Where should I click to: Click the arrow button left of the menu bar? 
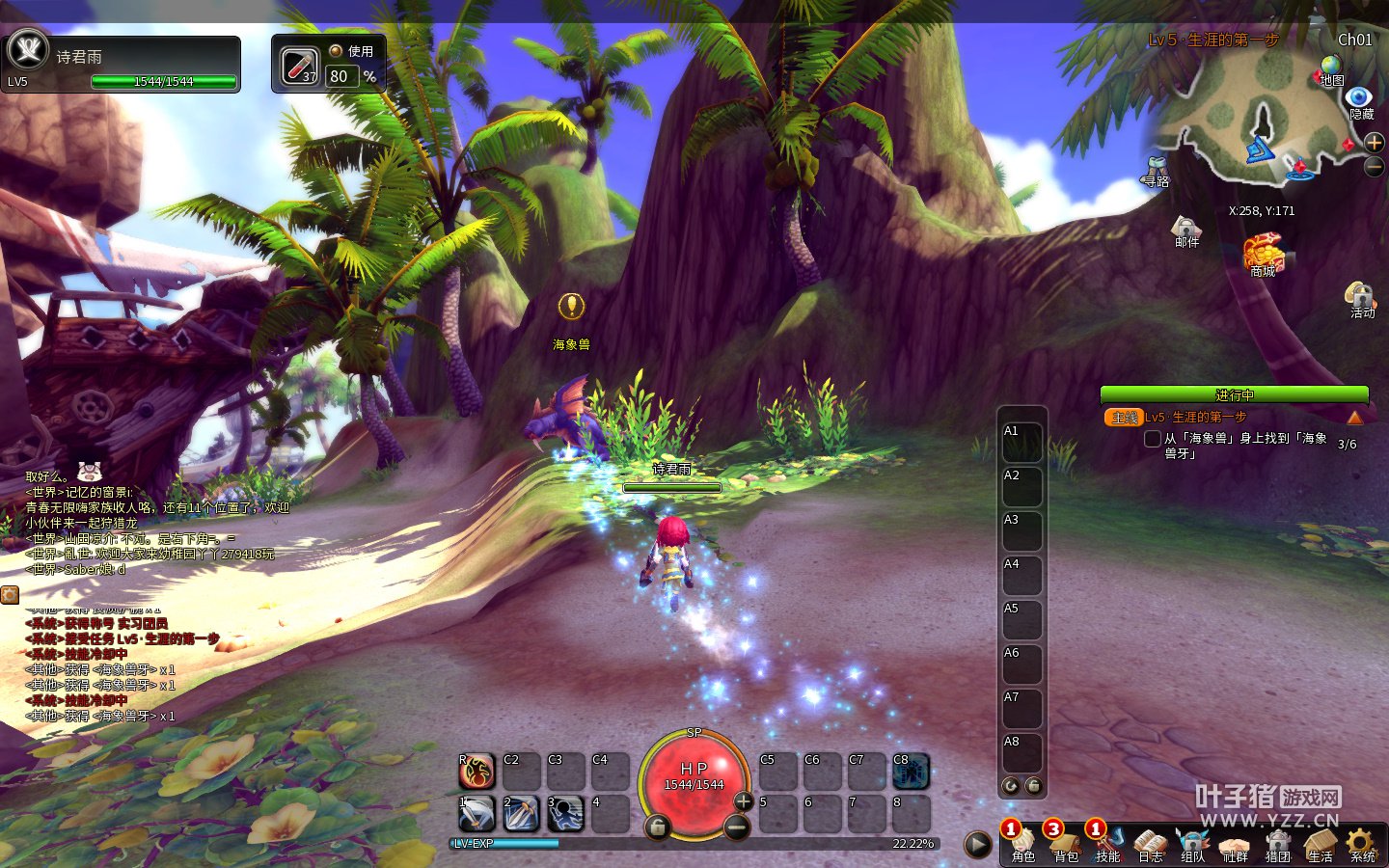pos(978,845)
